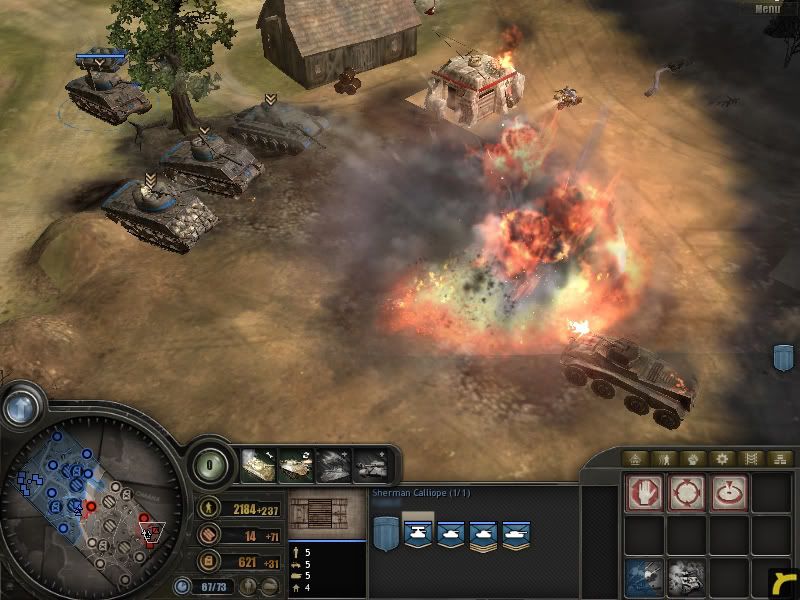Click the blue shield marker at the screen edge
Viewport: 800px width, 600px height.
pos(784,357)
